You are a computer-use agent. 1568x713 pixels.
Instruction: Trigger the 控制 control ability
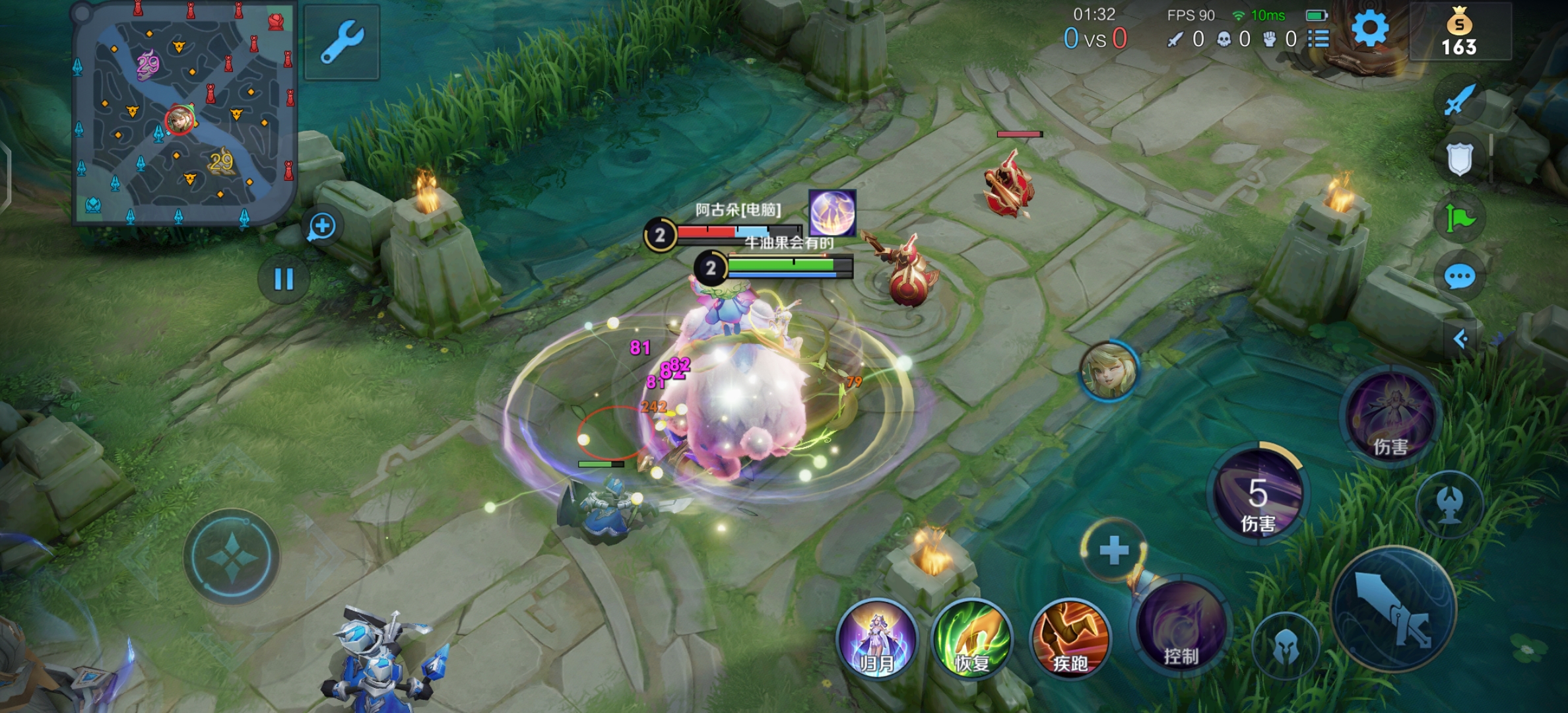pos(1180,627)
